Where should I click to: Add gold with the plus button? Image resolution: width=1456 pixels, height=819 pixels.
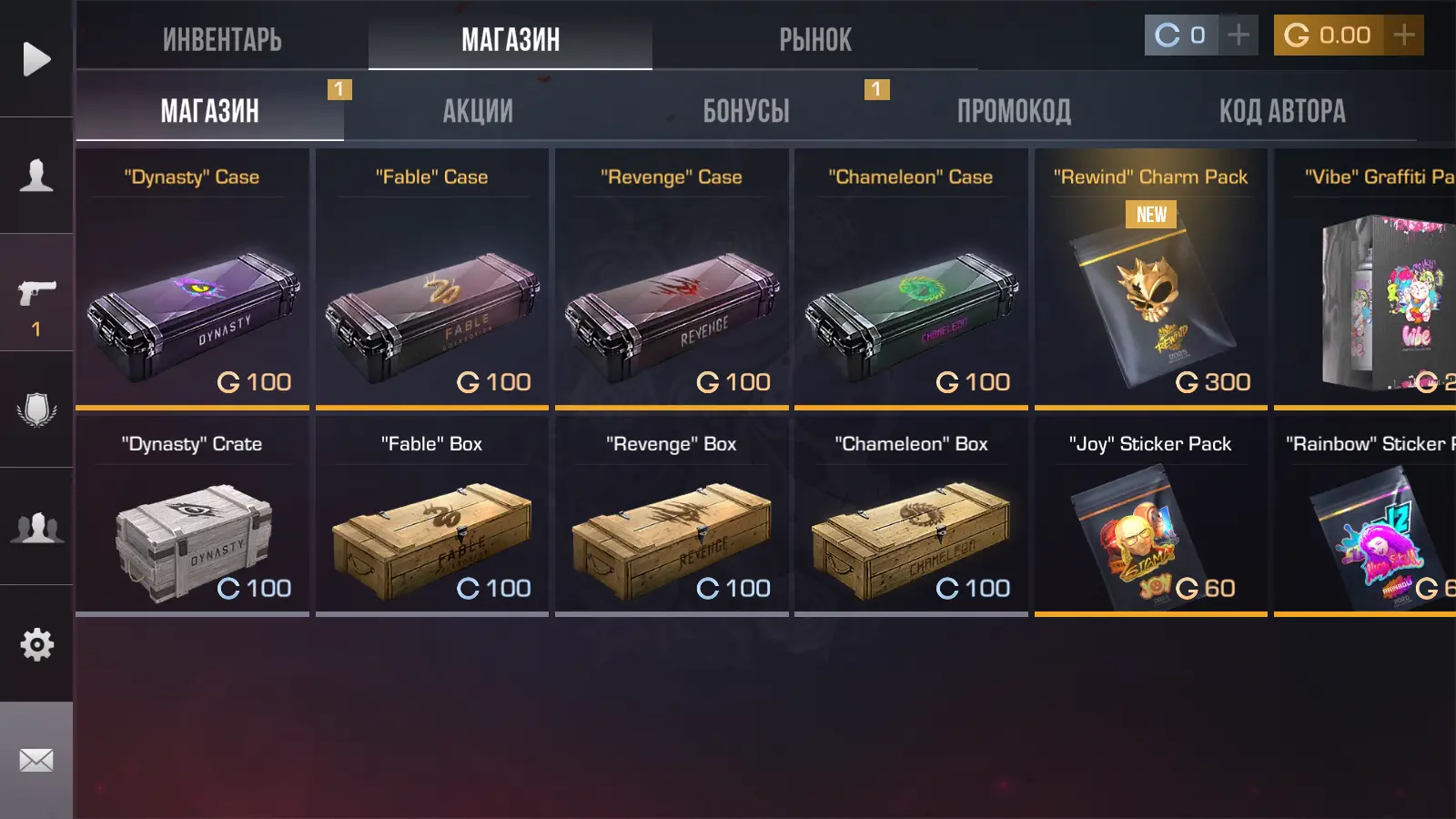[x=1404, y=35]
